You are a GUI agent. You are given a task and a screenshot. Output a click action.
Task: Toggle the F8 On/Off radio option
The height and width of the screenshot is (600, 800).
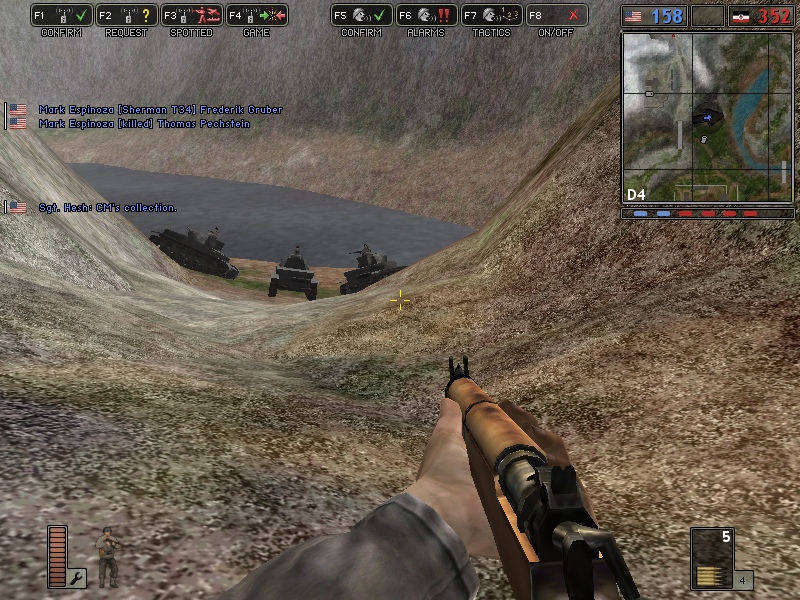556,16
